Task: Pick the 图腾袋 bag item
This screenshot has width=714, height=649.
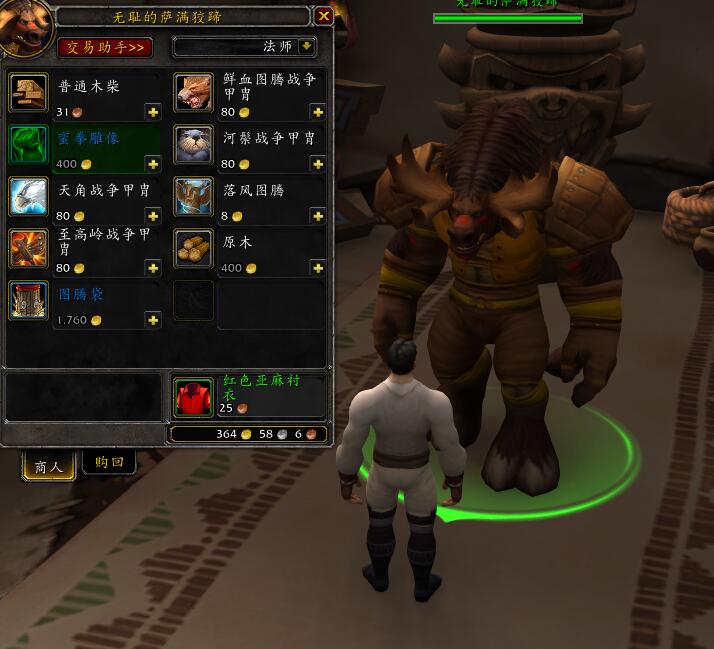Action: pos(29,301)
